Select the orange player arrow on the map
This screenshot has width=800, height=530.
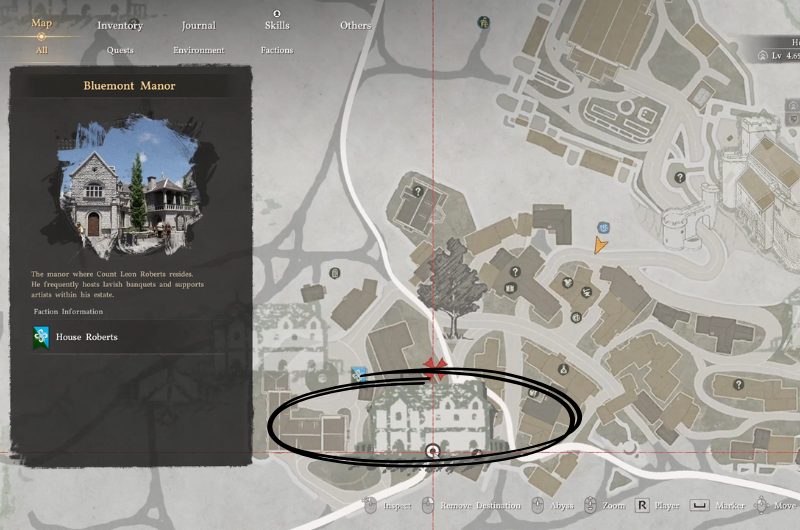point(600,245)
